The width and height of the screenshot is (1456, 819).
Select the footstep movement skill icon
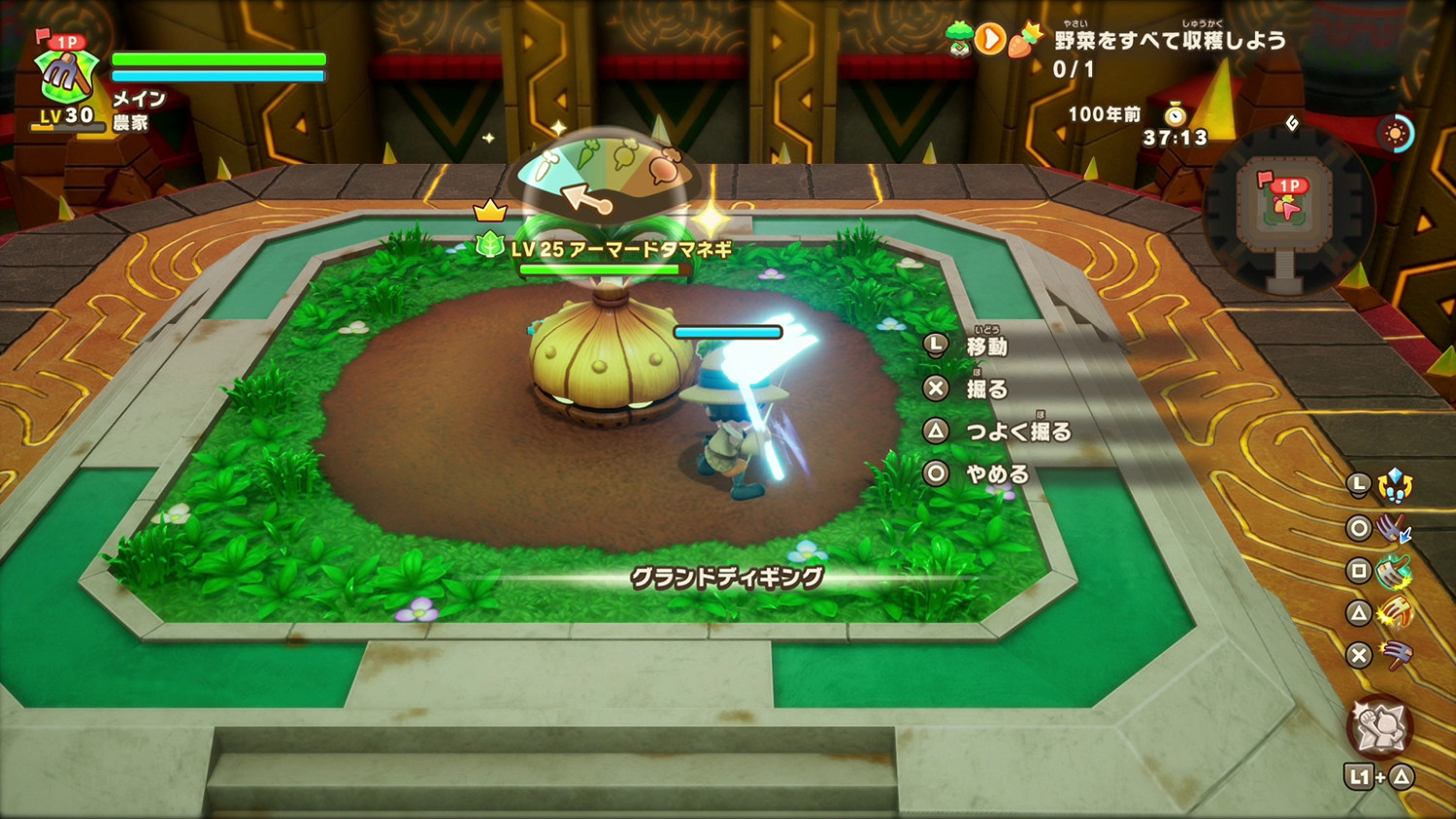click(x=1394, y=485)
